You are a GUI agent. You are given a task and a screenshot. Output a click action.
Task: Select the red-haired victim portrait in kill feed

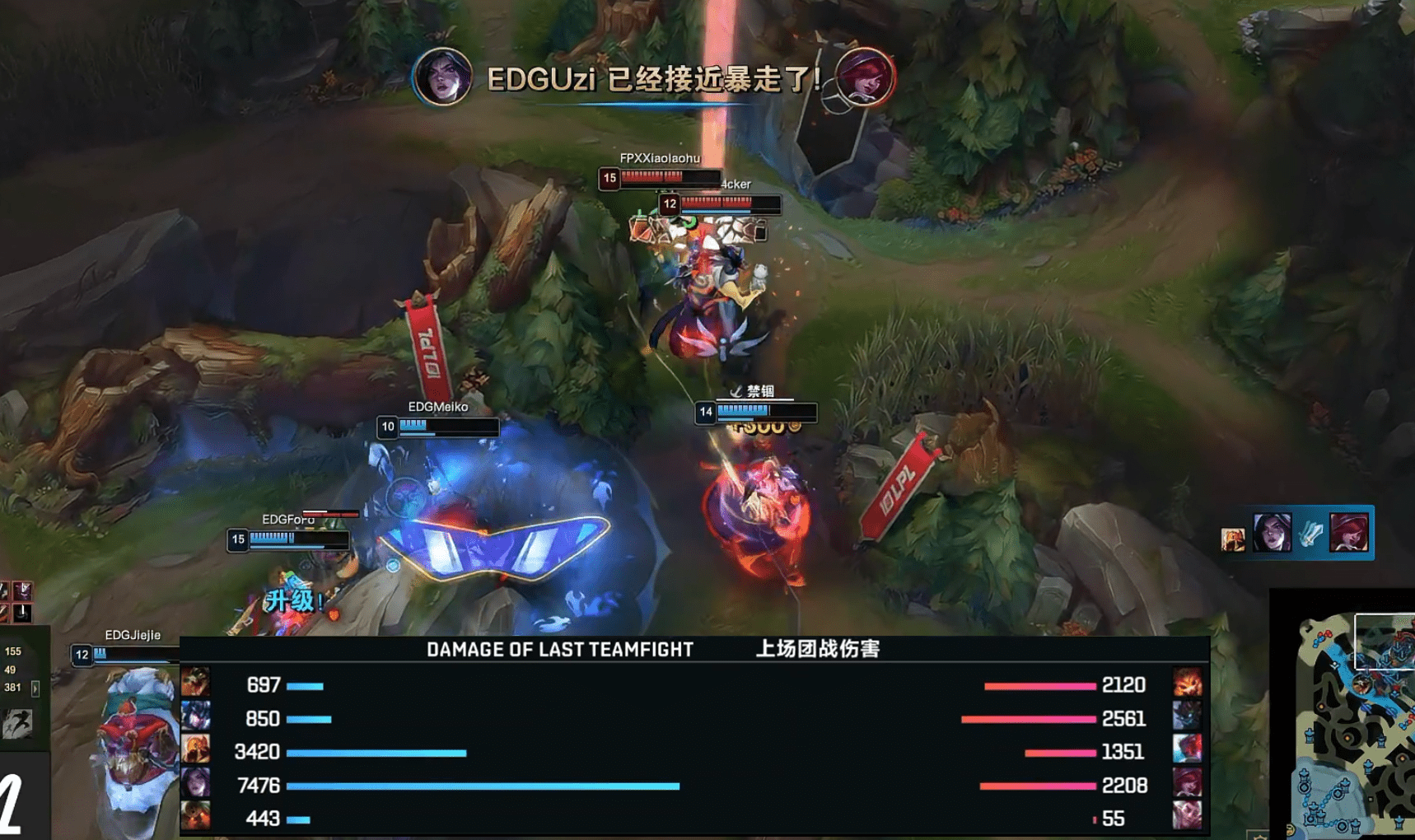pos(1348,533)
